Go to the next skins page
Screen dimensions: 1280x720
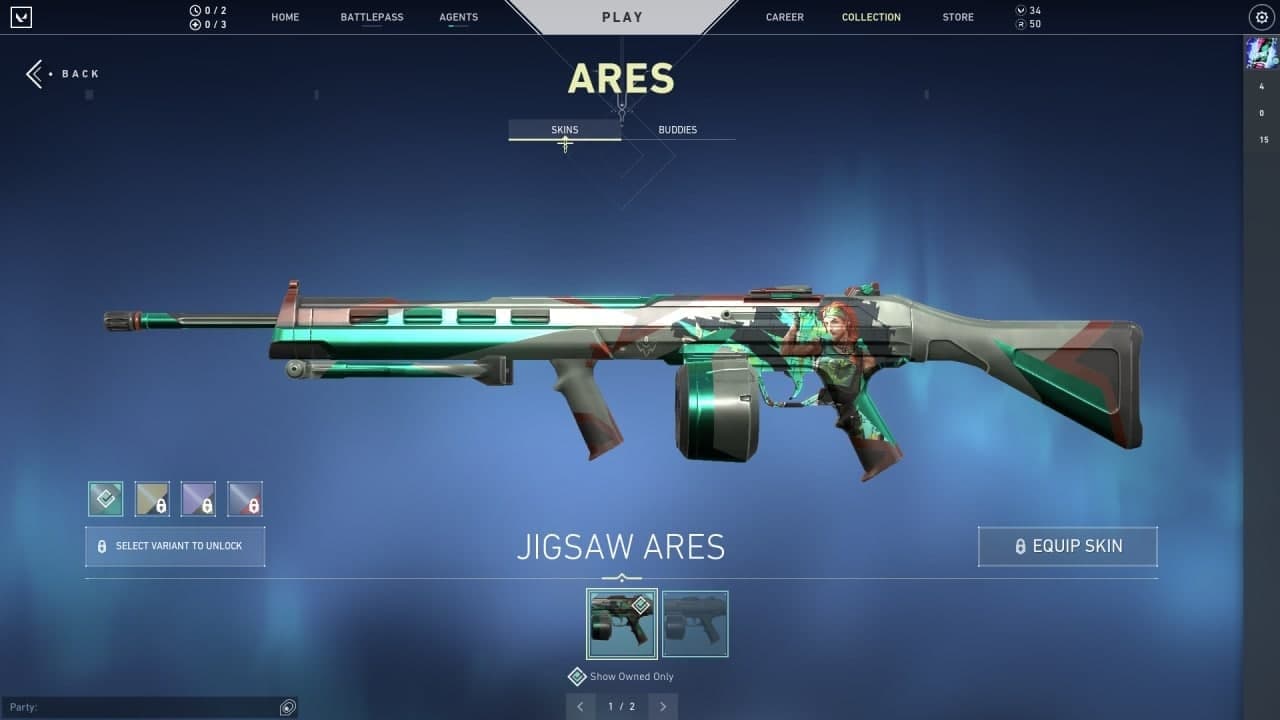tap(663, 707)
